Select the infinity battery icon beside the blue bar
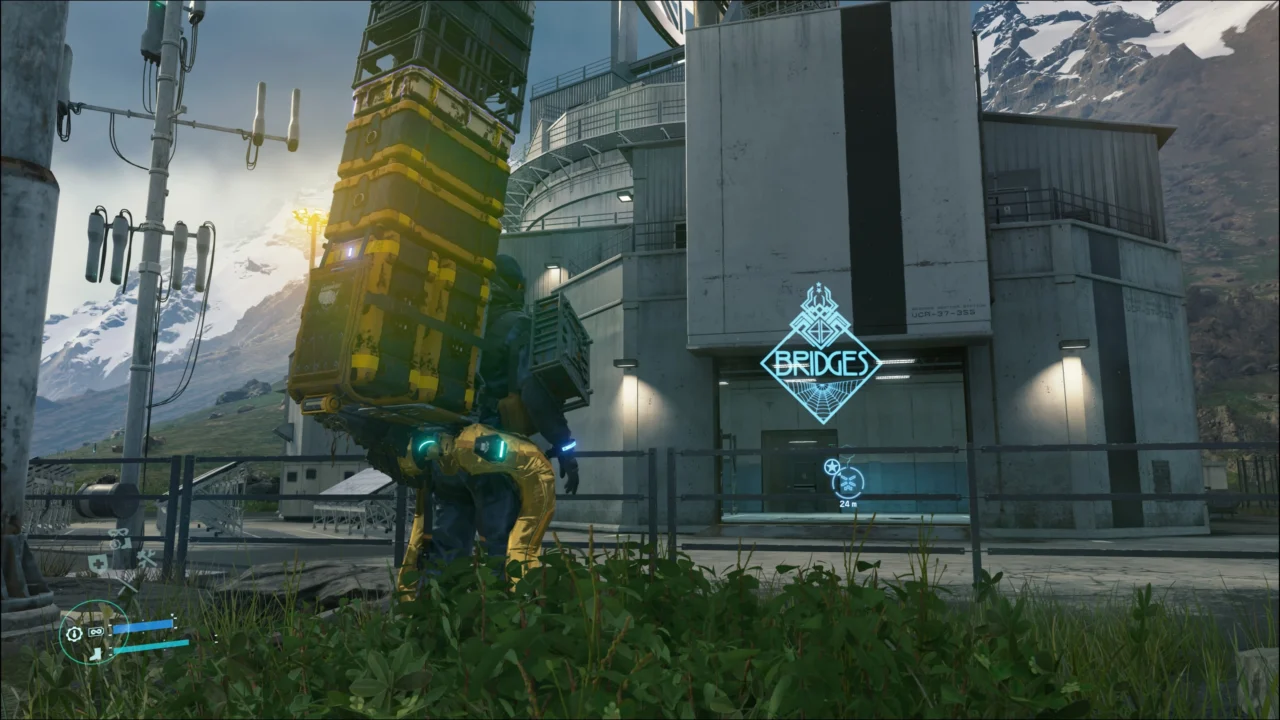Viewport: 1280px width, 720px height. tap(97, 632)
